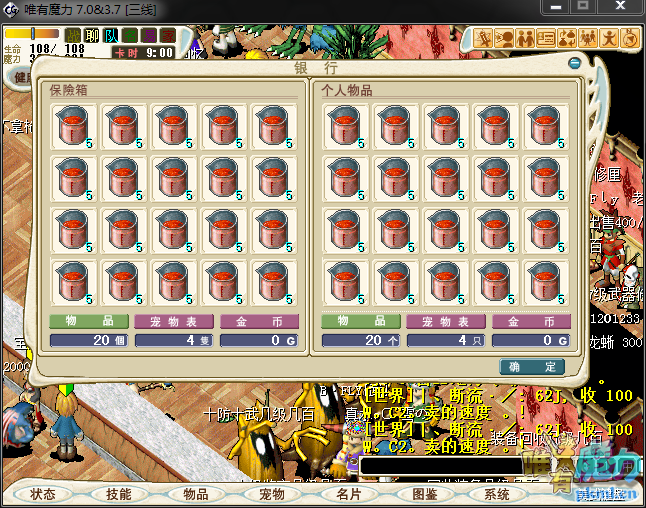
Task: Open the 状态 status menu
Action: [44, 494]
